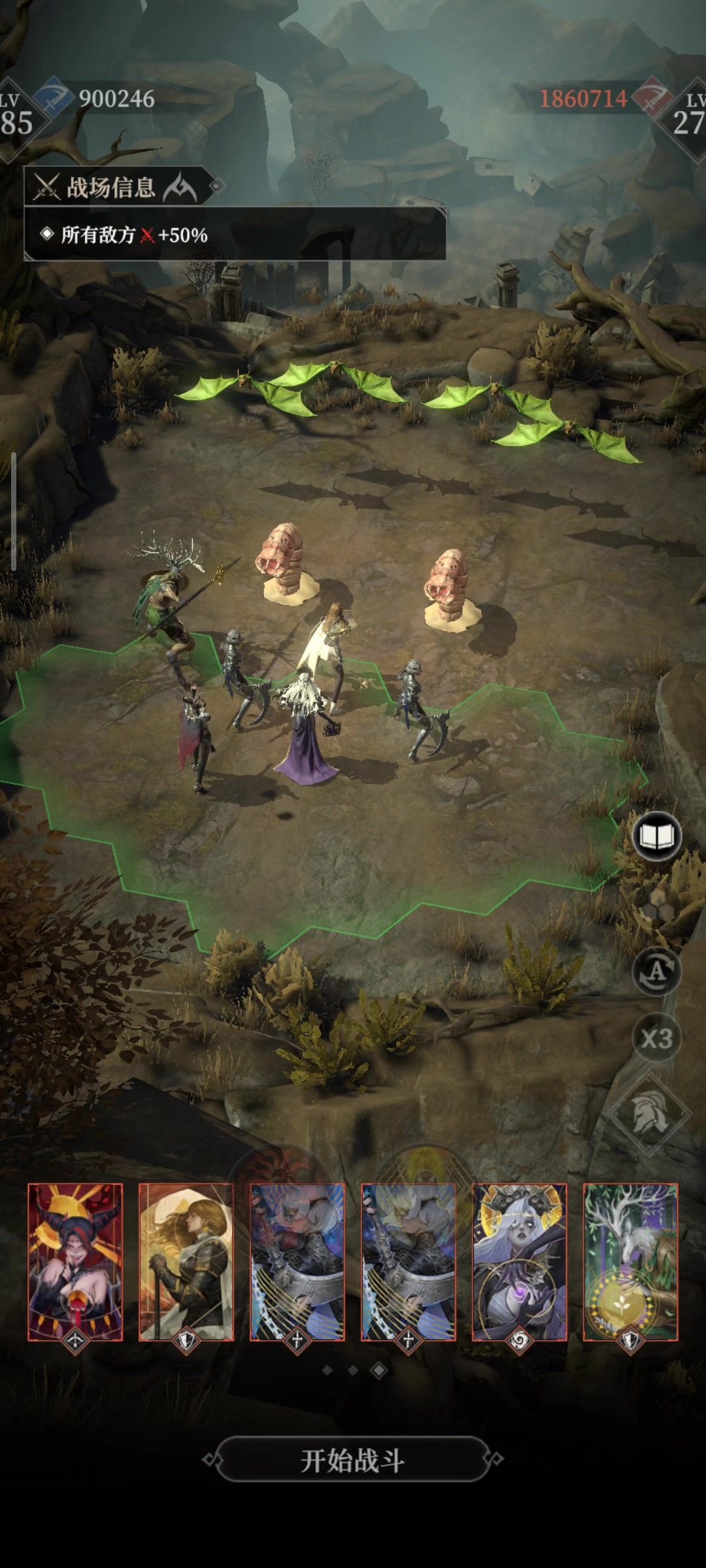706x1568 pixels.
Task: Select the white antlered deer card
Action: 631,1262
